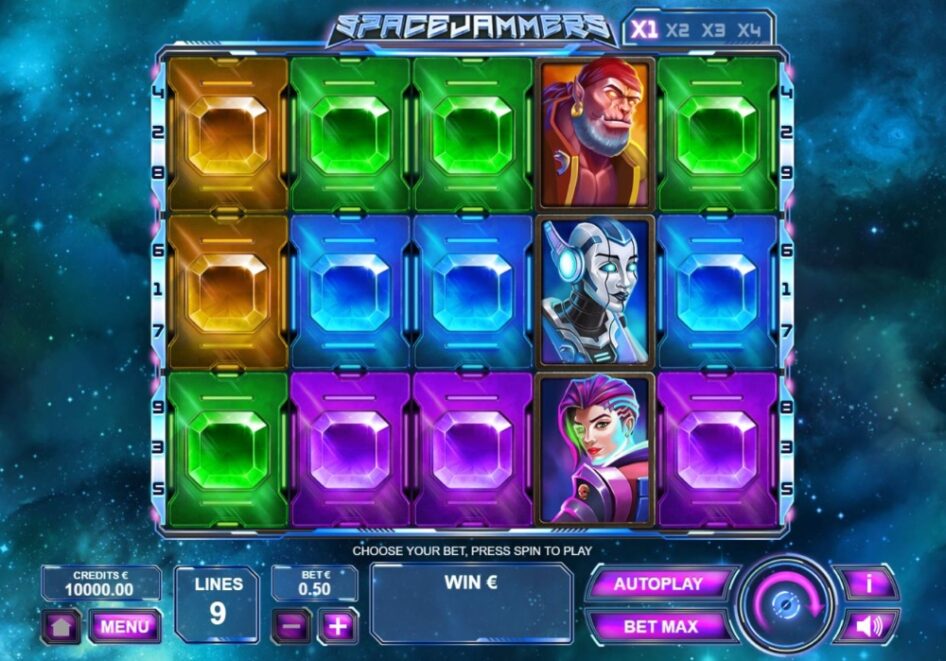Image resolution: width=946 pixels, height=661 pixels.
Task: Open the MENU button
Action: (x=125, y=627)
